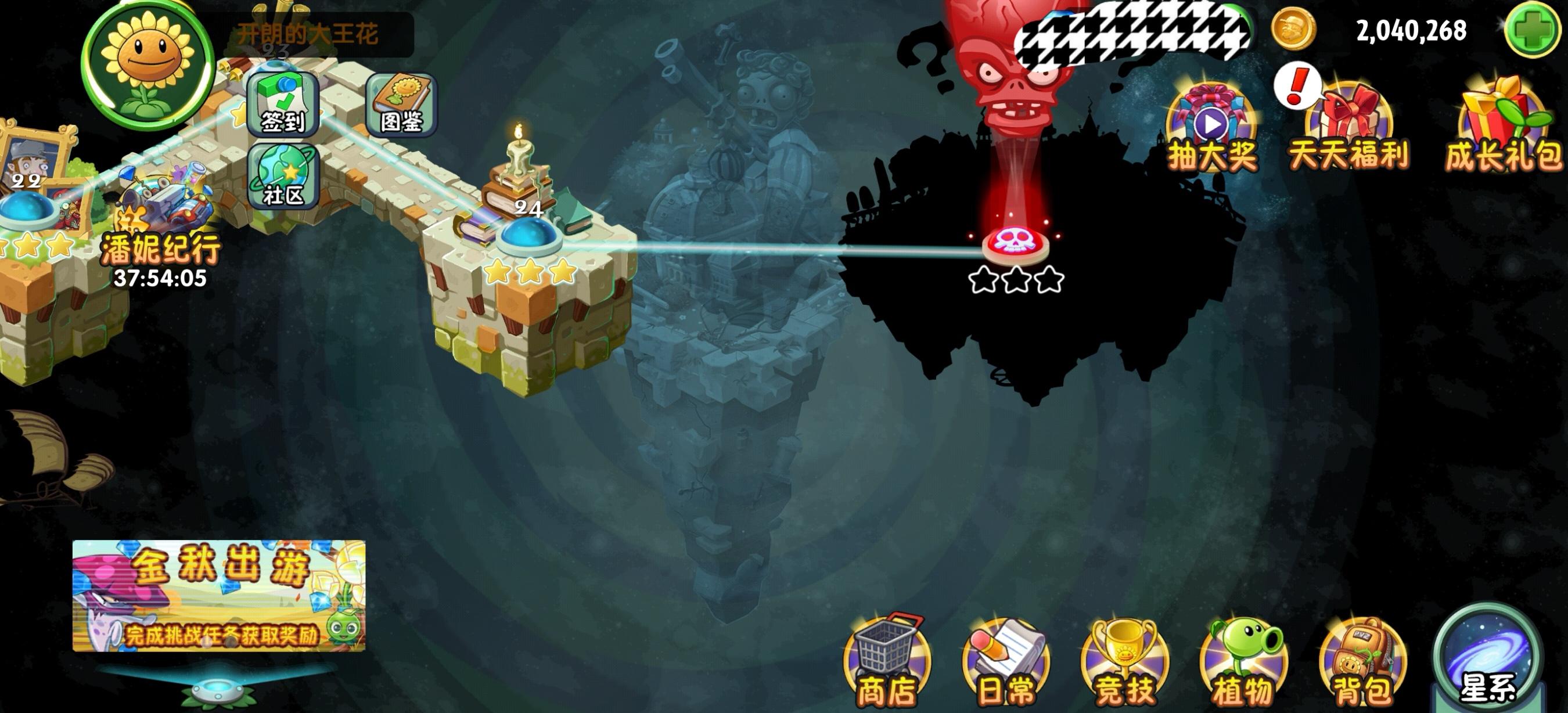This screenshot has height=713, width=1568.
Task: Open the 图鉴 almanac icon
Action: [402, 103]
